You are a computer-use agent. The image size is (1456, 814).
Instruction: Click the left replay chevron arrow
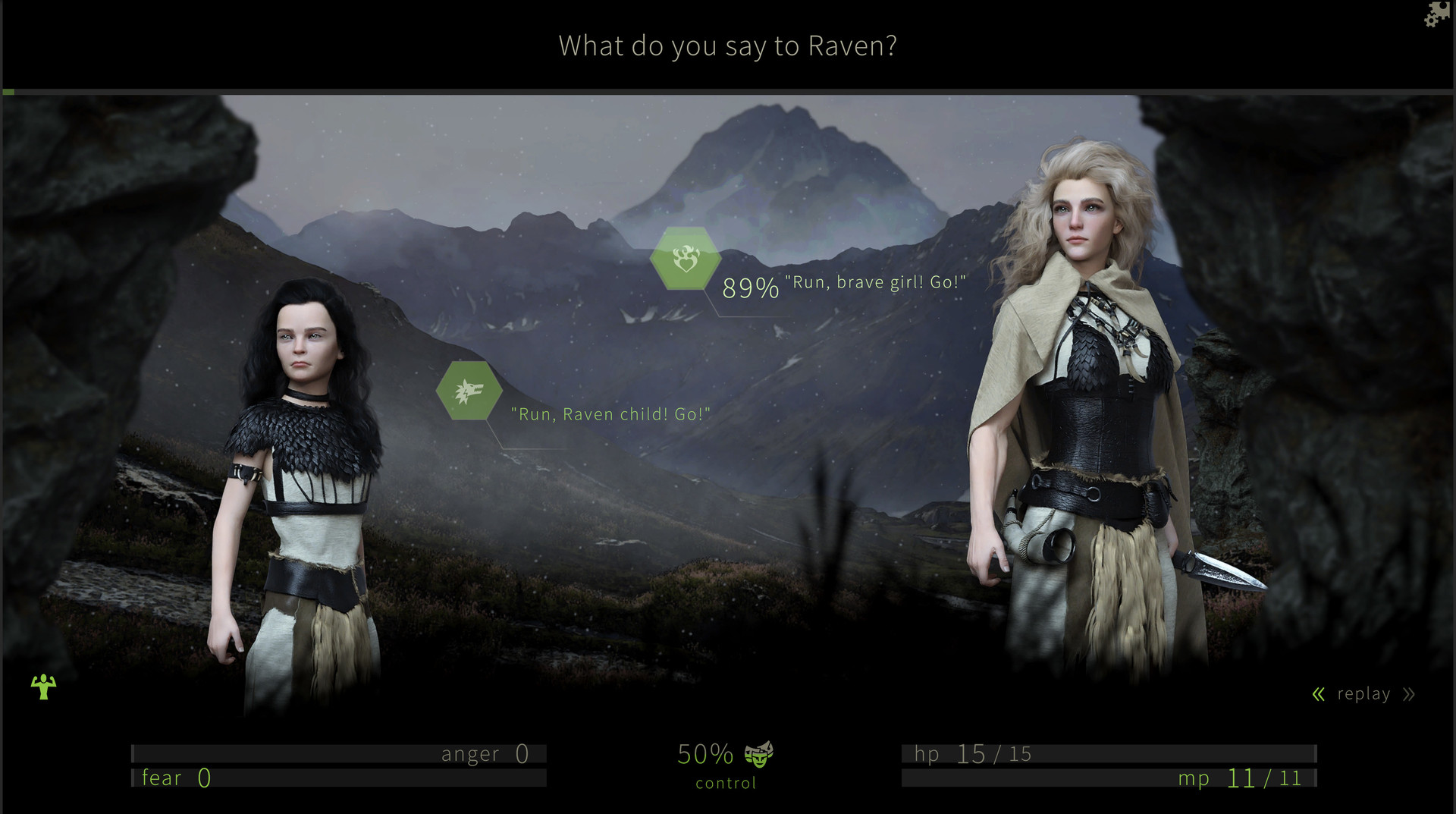click(1318, 693)
